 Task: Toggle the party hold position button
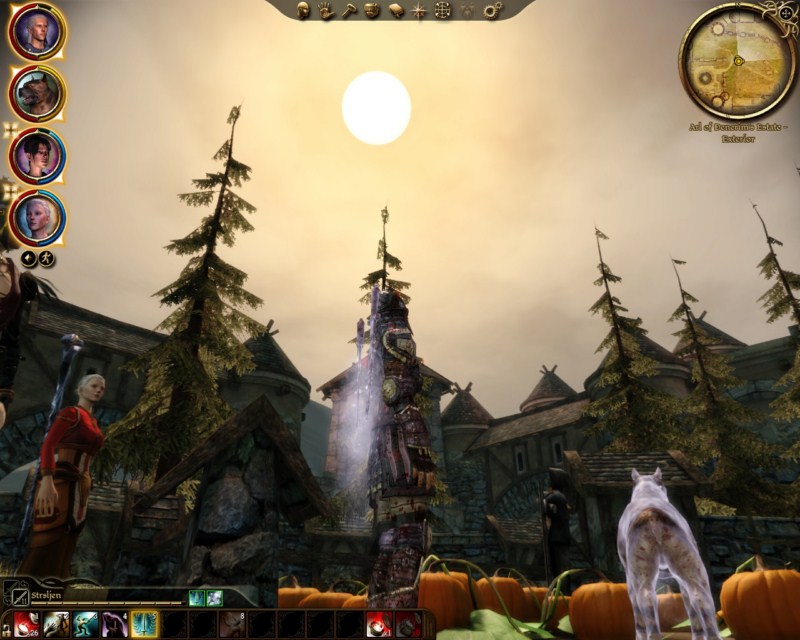(30, 259)
